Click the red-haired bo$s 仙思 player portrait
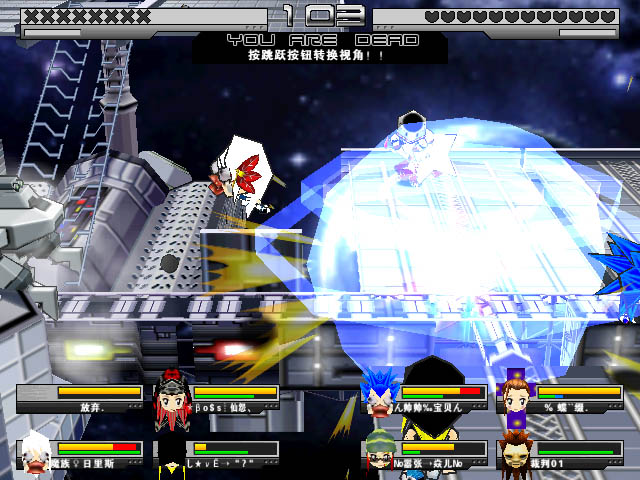The image size is (640, 480). coord(170,395)
